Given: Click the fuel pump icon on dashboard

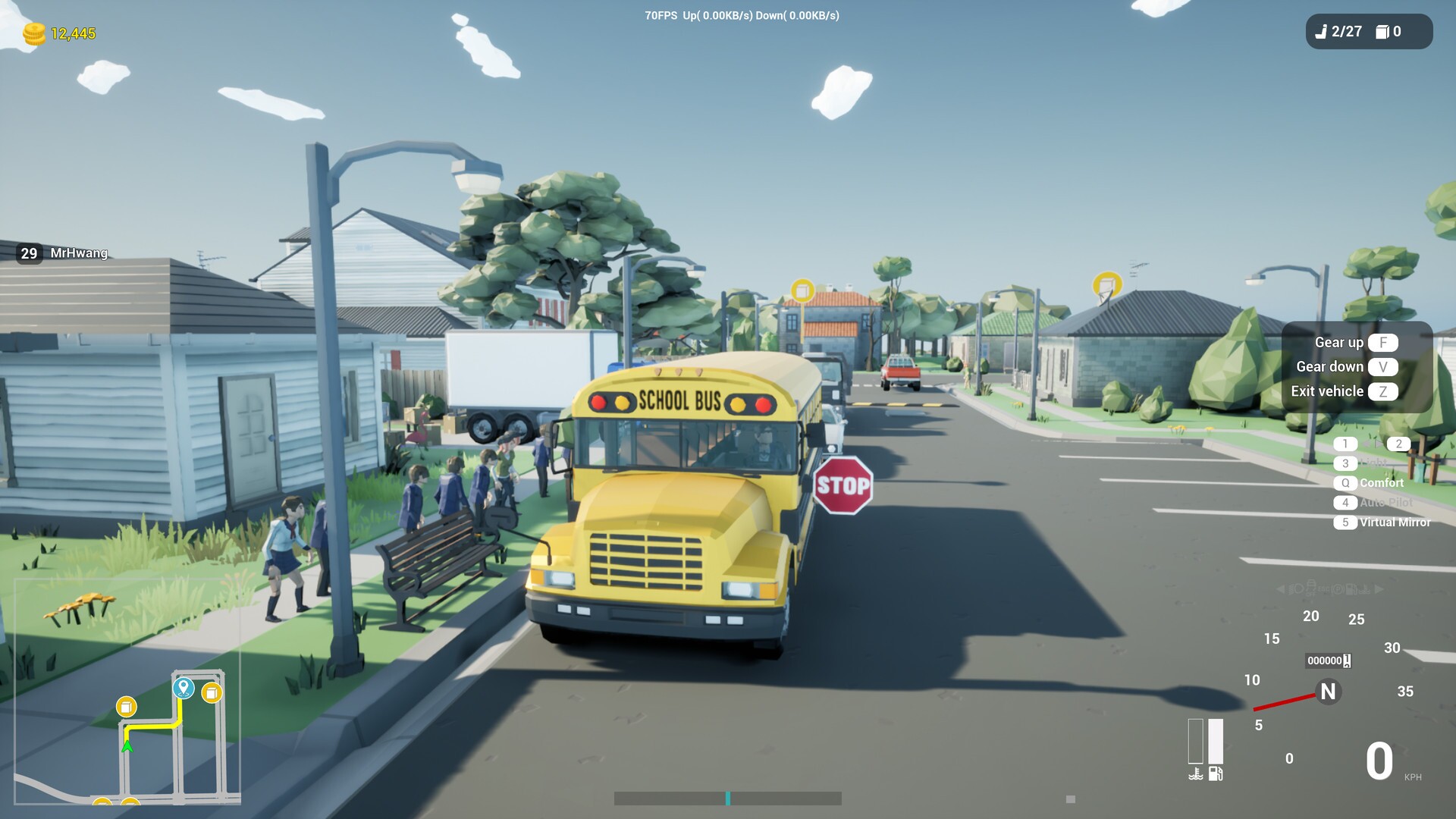Looking at the screenshot, I should 1215,774.
